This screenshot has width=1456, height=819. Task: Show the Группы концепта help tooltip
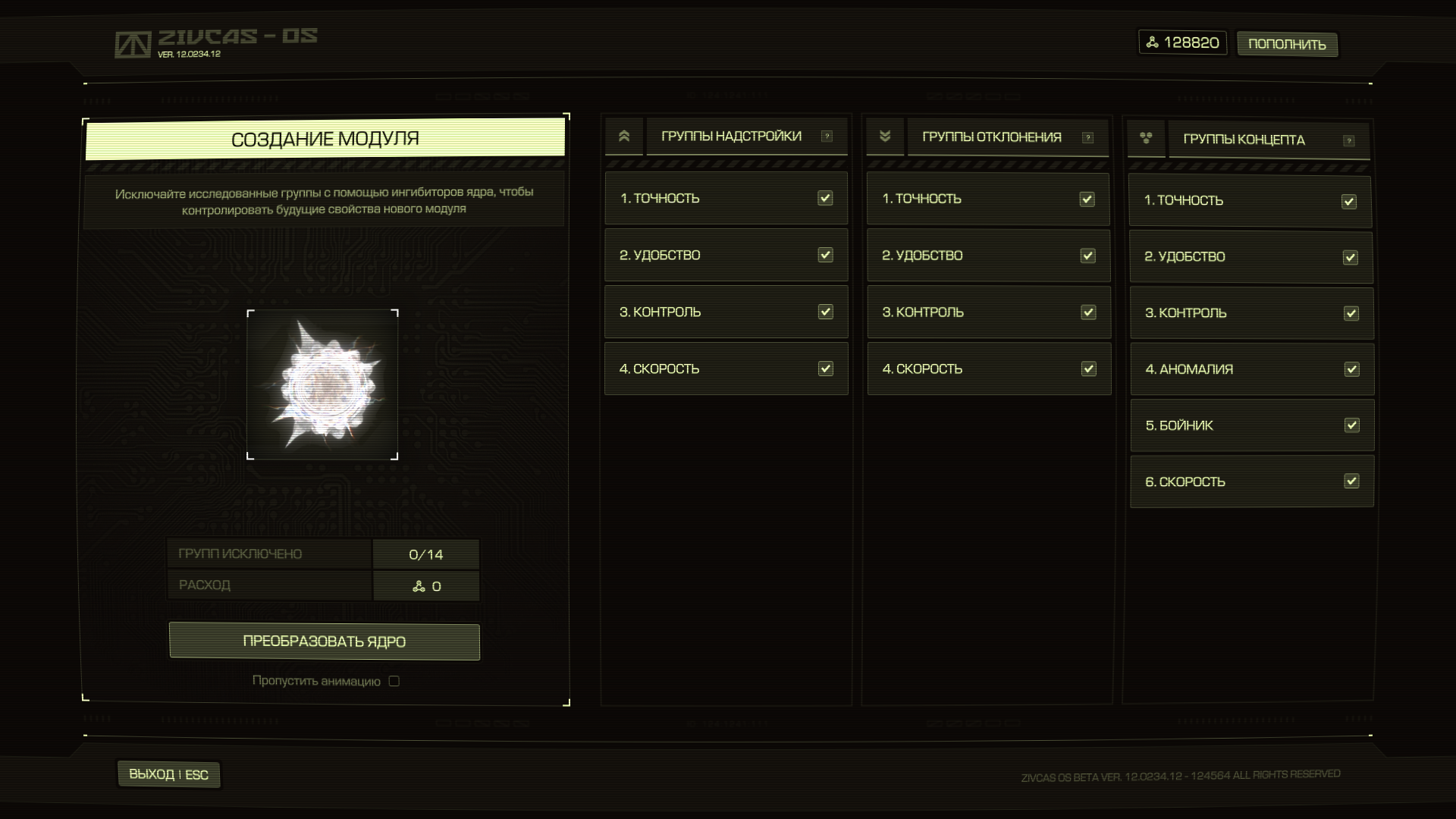pos(1348,140)
